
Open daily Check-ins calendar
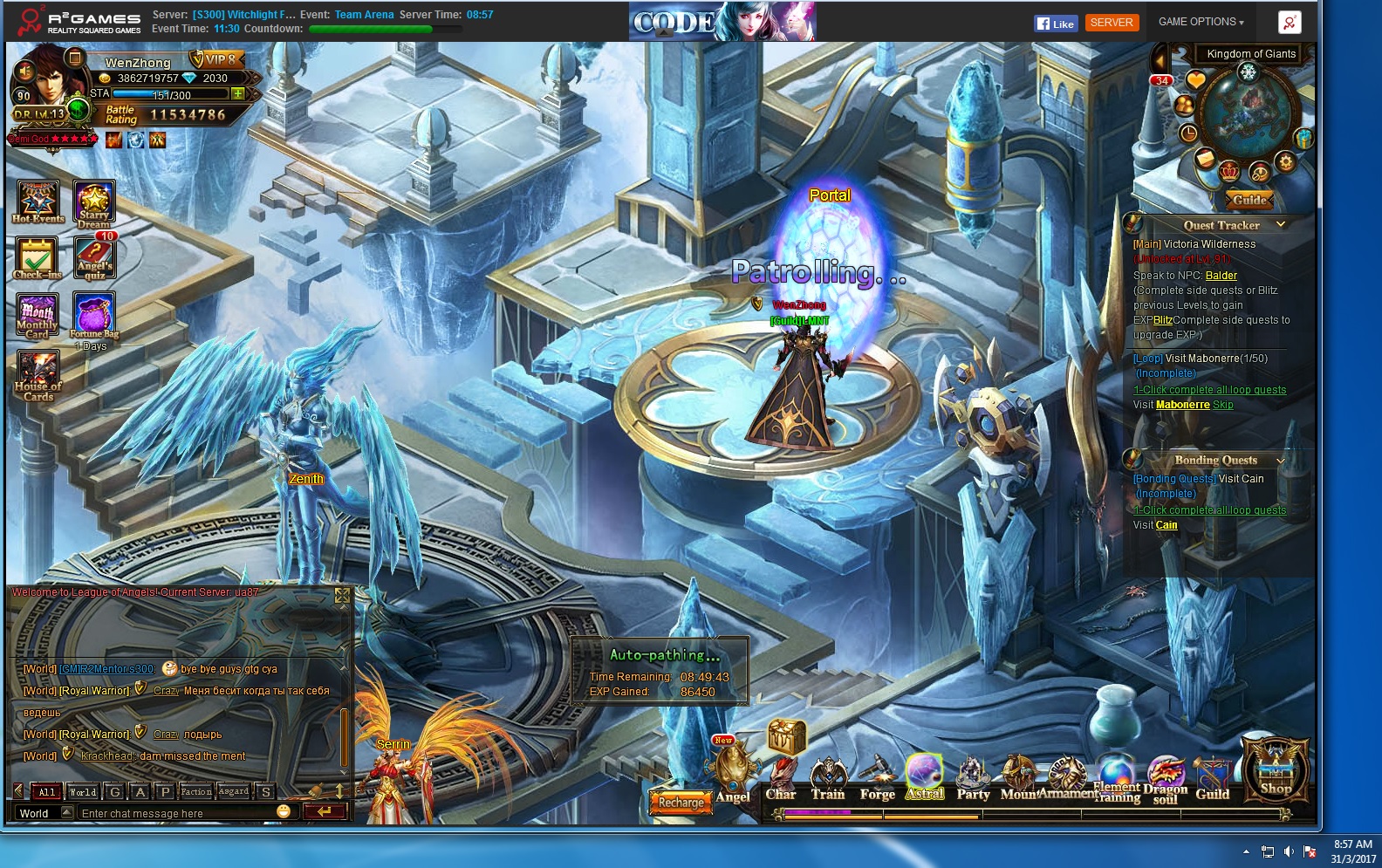pos(38,258)
